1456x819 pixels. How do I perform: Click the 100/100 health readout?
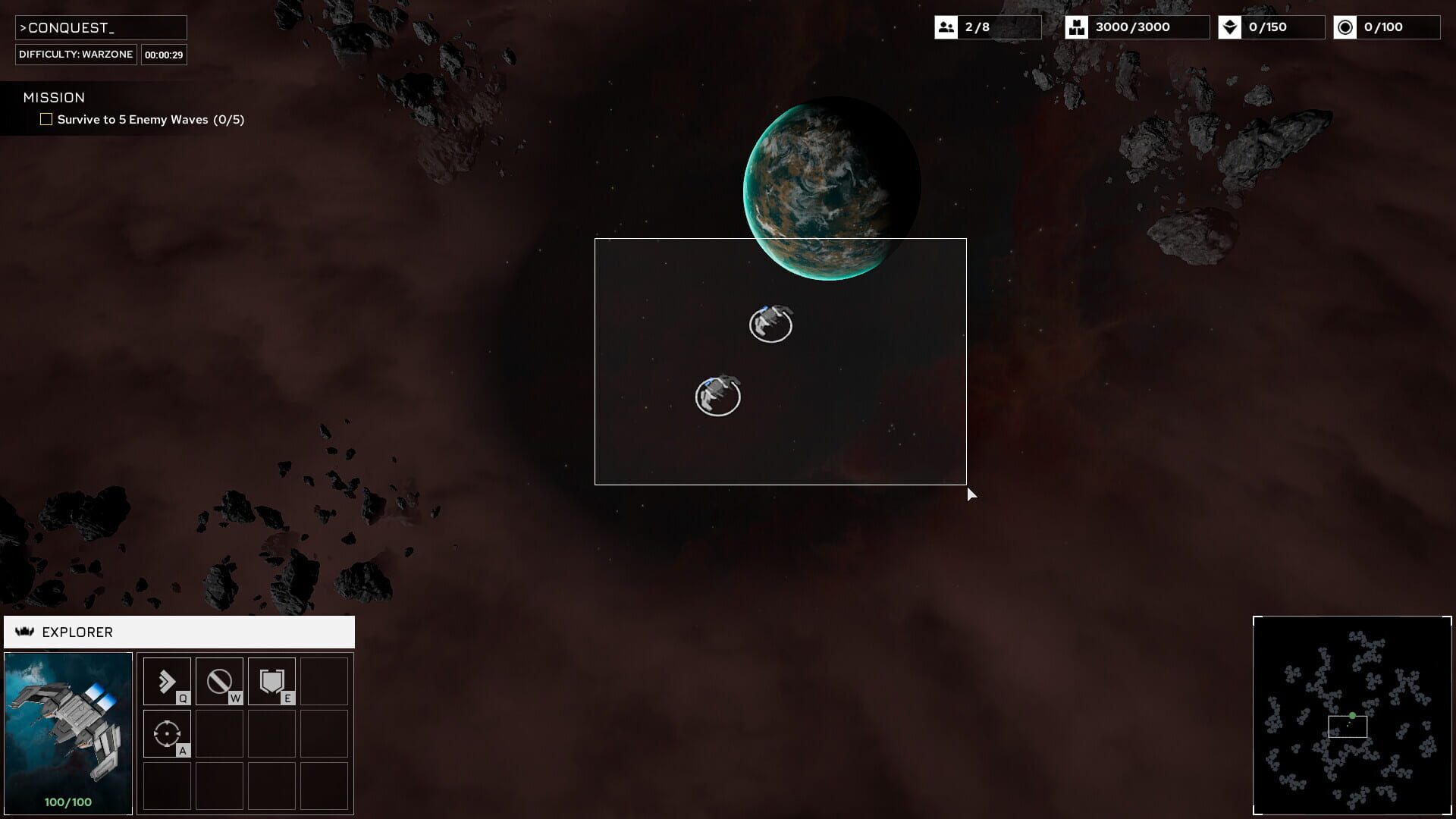click(x=67, y=800)
